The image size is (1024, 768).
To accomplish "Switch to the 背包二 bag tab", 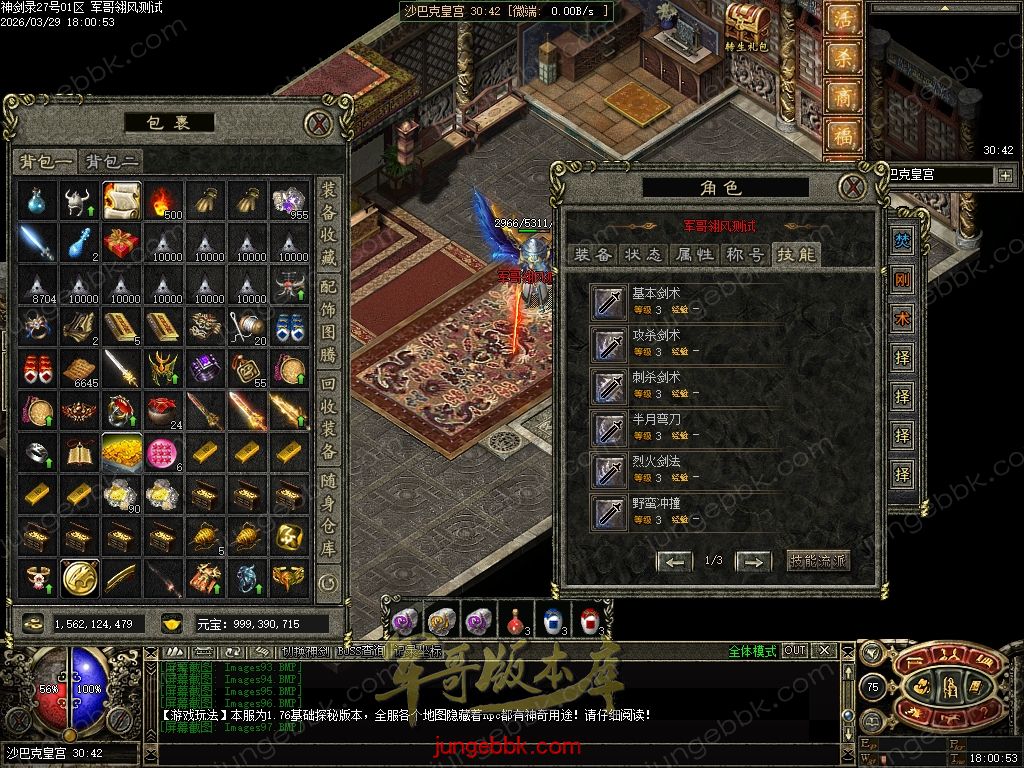I will [x=112, y=161].
